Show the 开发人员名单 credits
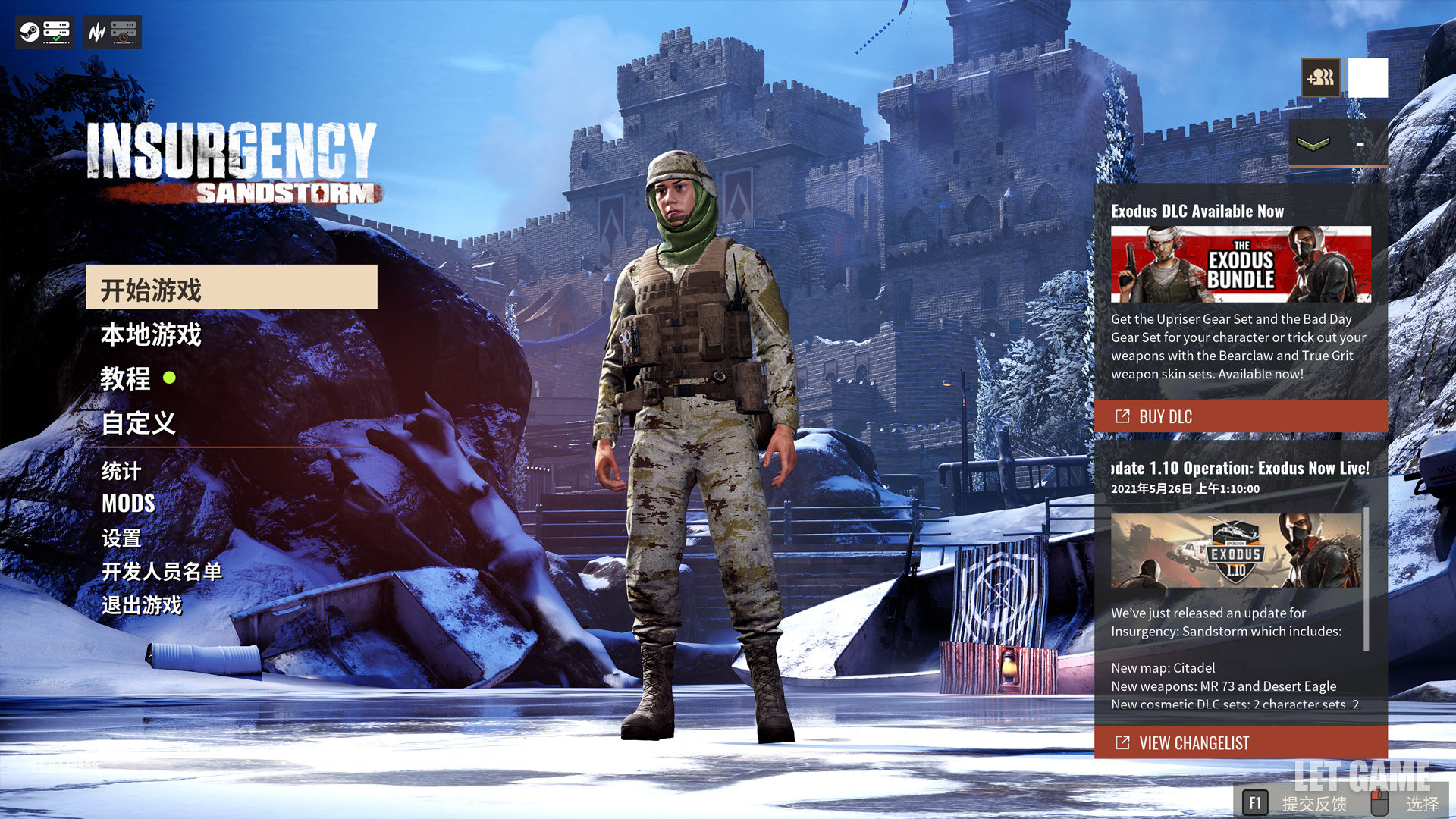 (x=162, y=571)
